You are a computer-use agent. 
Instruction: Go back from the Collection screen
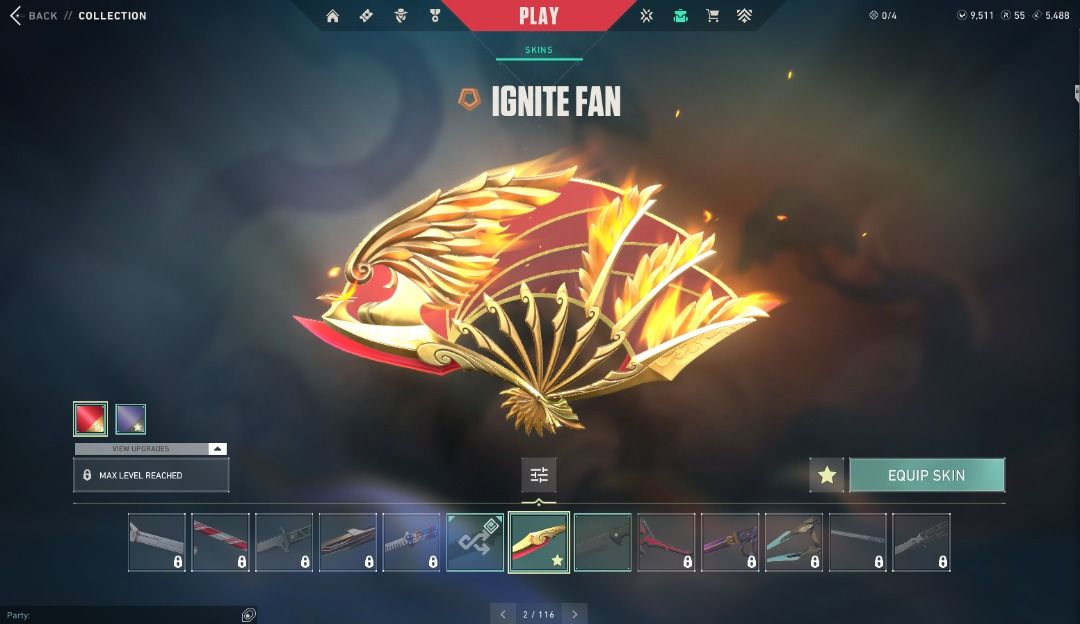click(33, 16)
